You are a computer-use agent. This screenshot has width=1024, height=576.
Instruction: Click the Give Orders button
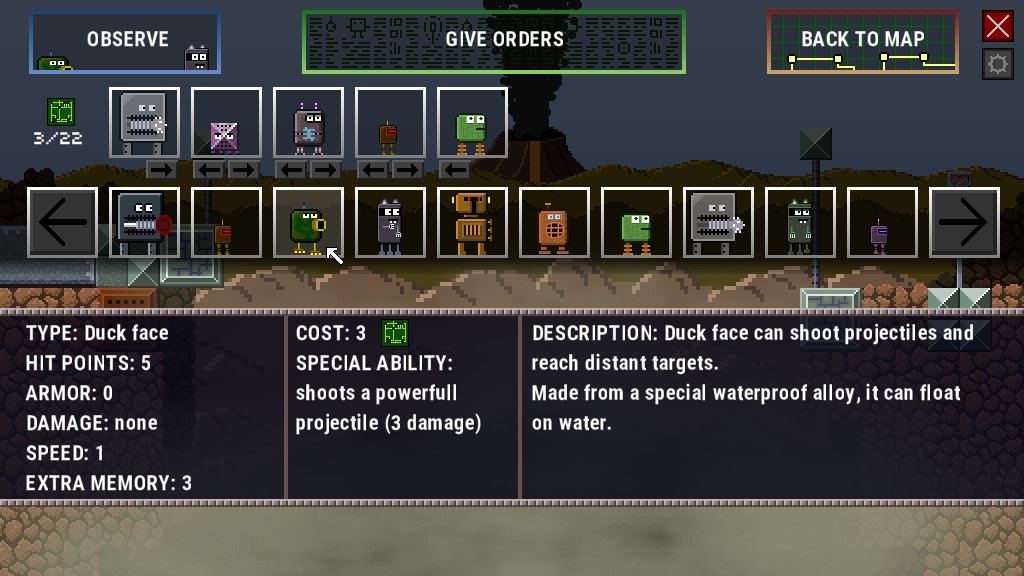[494, 42]
